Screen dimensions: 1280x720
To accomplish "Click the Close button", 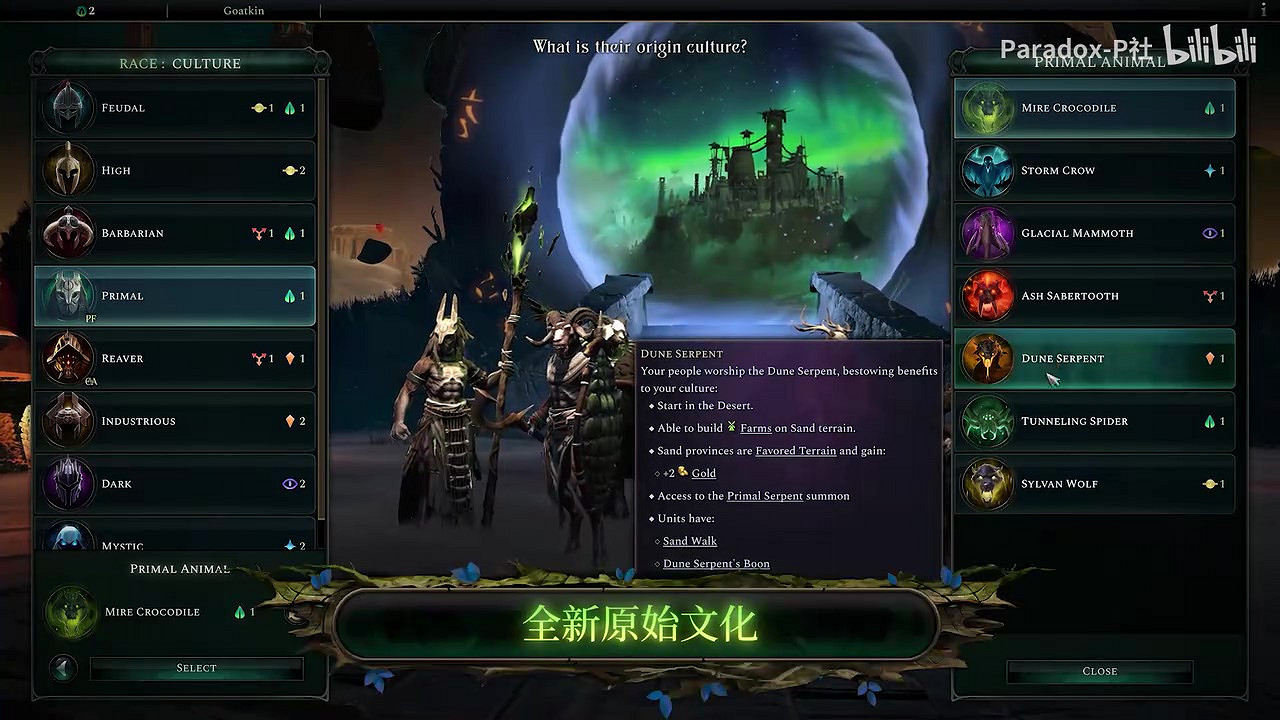I will point(1099,671).
